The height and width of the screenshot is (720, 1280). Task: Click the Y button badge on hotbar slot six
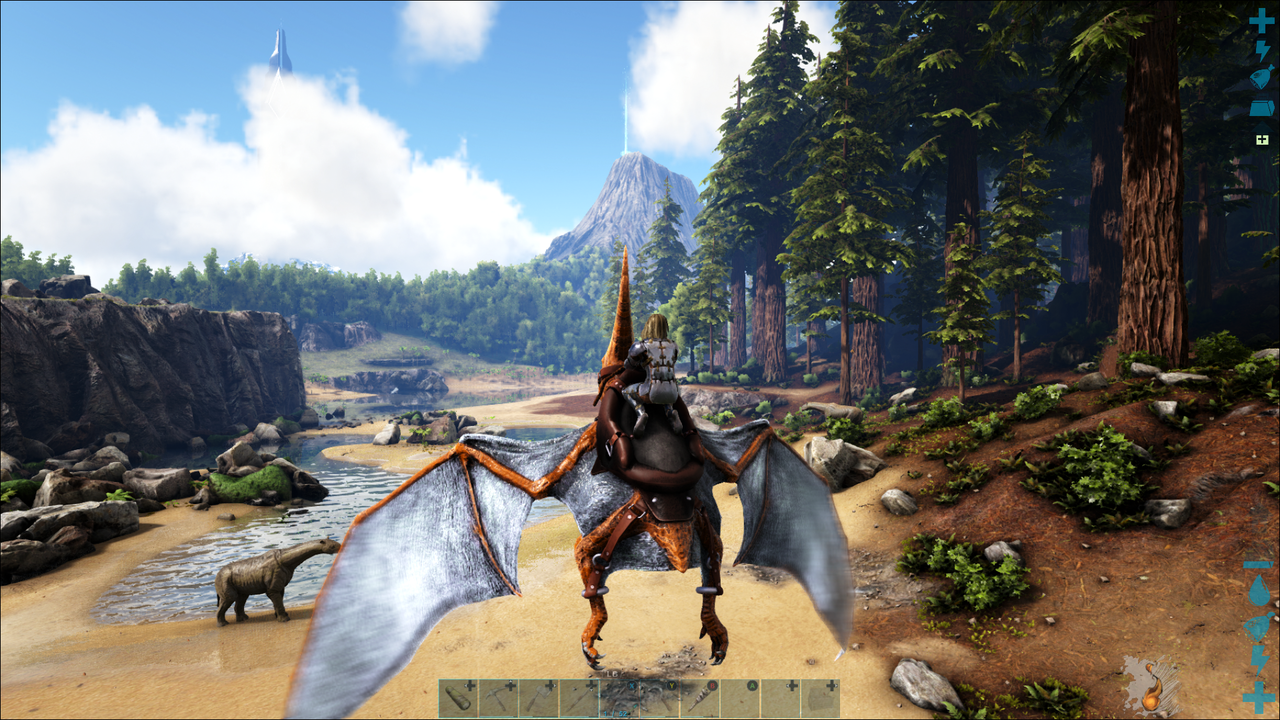[671, 685]
